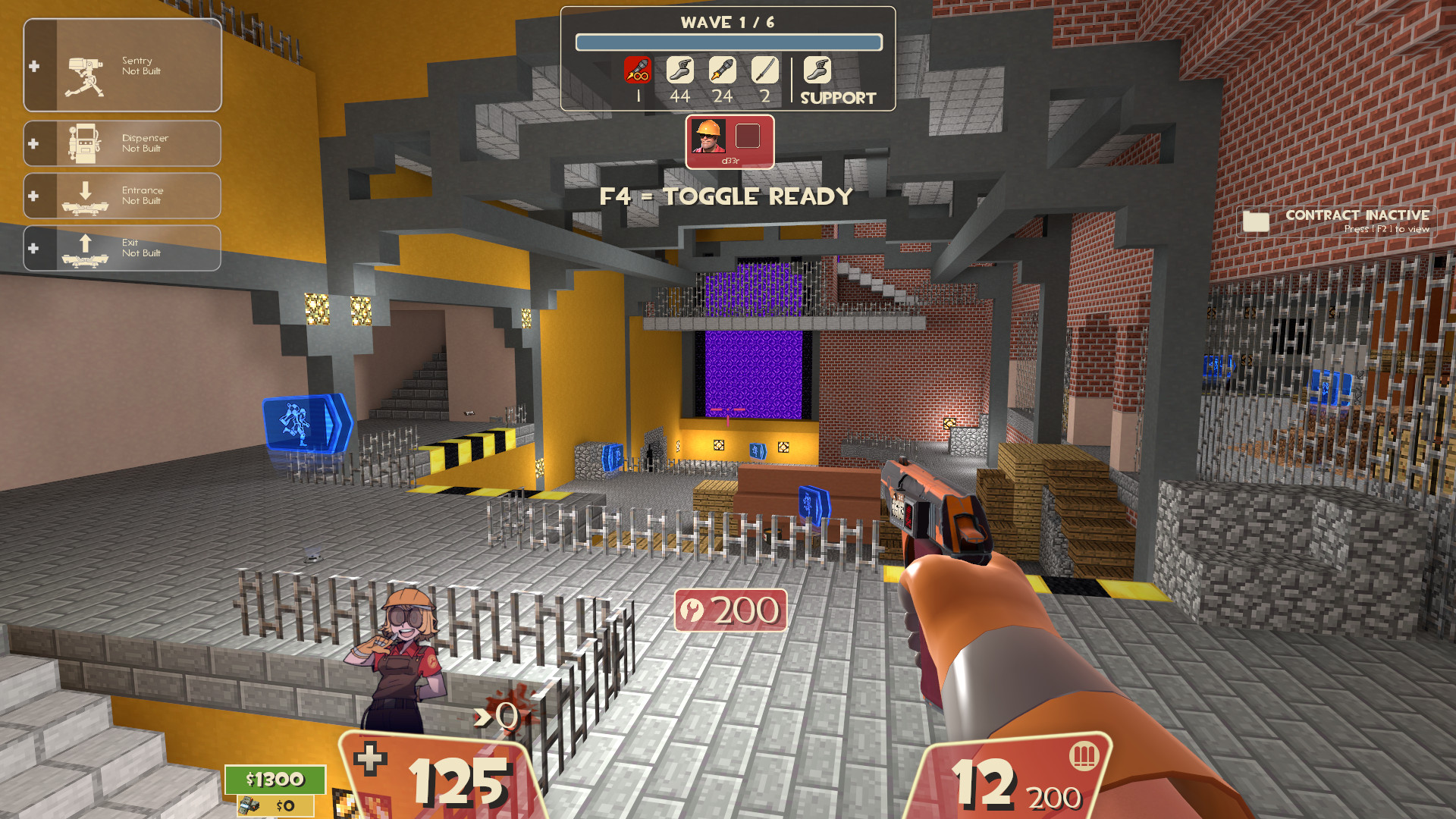Click the Scout icon showing 44 enemies
The height and width of the screenshot is (819, 1456).
coord(680,71)
